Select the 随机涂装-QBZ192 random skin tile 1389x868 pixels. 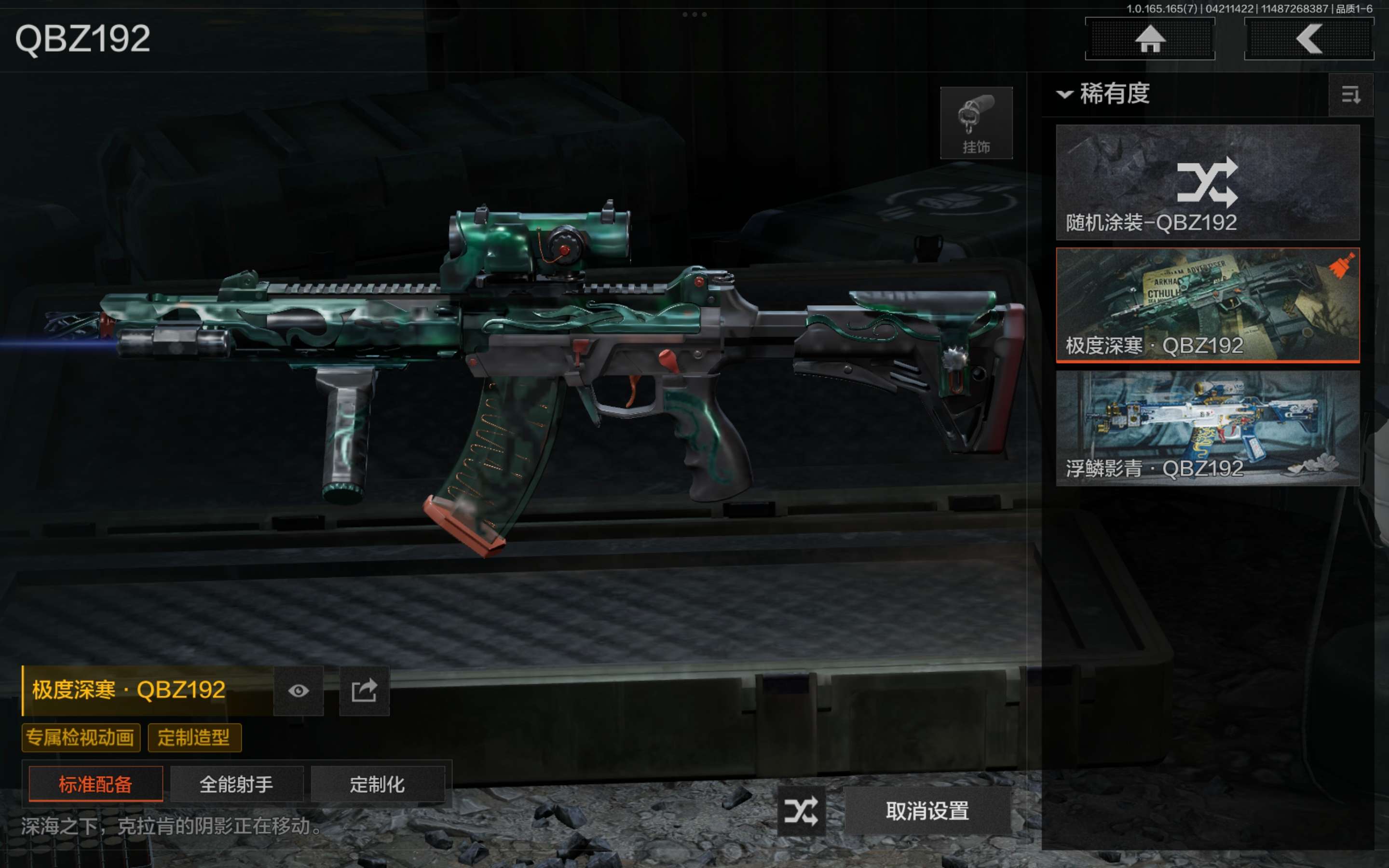coord(1207,182)
